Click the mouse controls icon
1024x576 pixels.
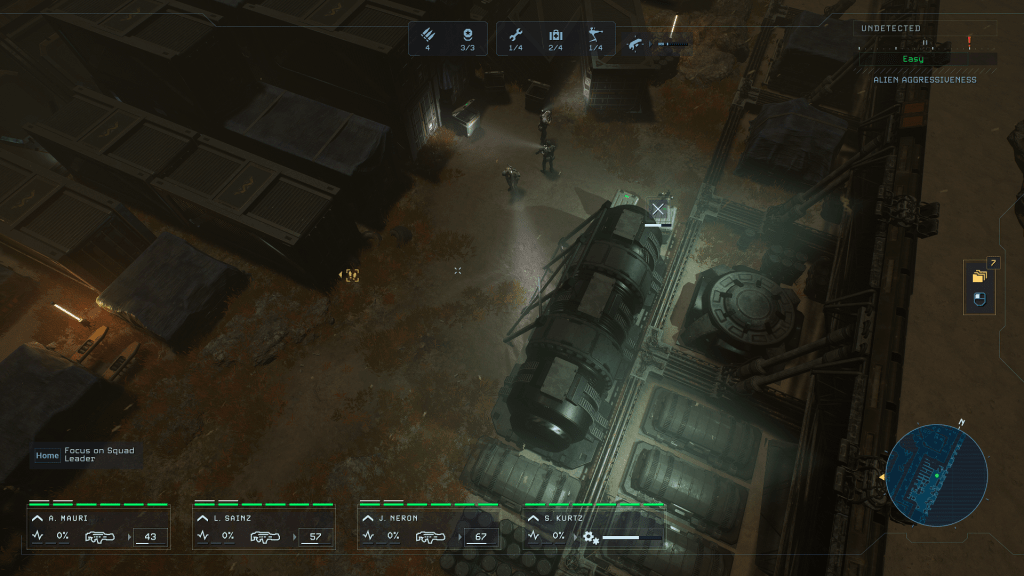pyautogui.click(x=979, y=299)
